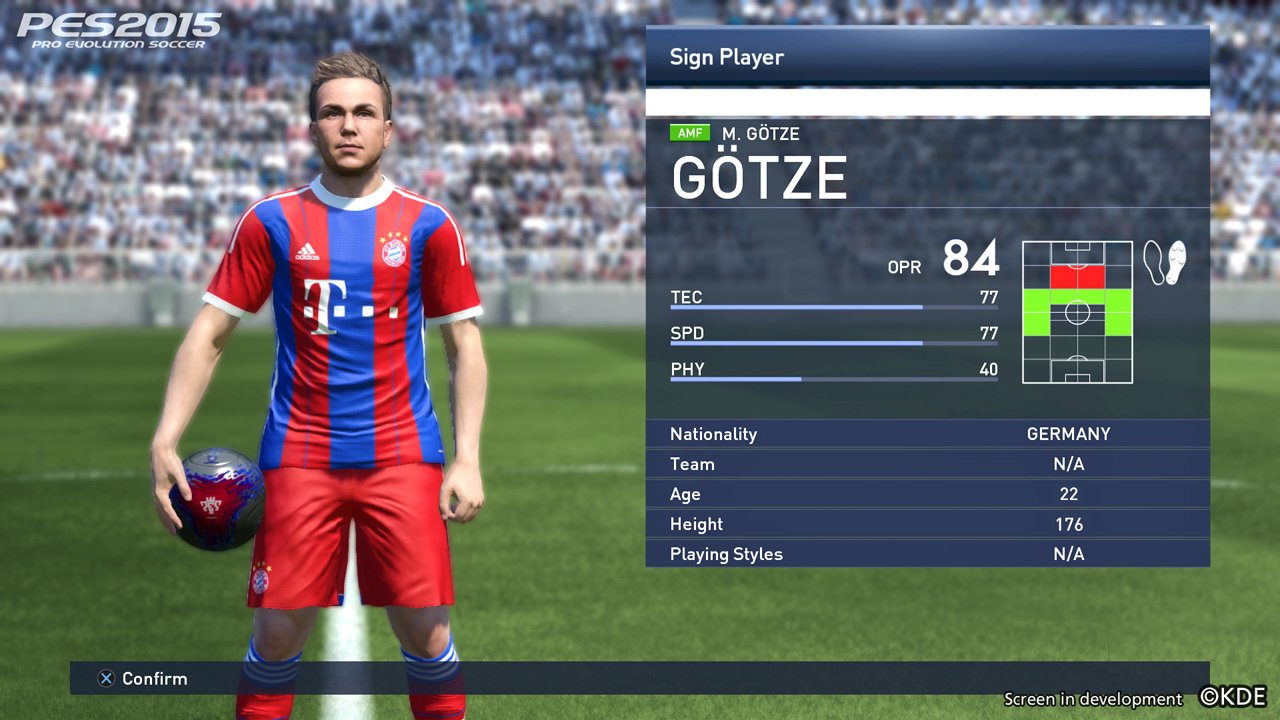The width and height of the screenshot is (1280, 720).
Task: Click the adidas logo on the shirt
Action: pyautogui.click(x=309, y=250)
